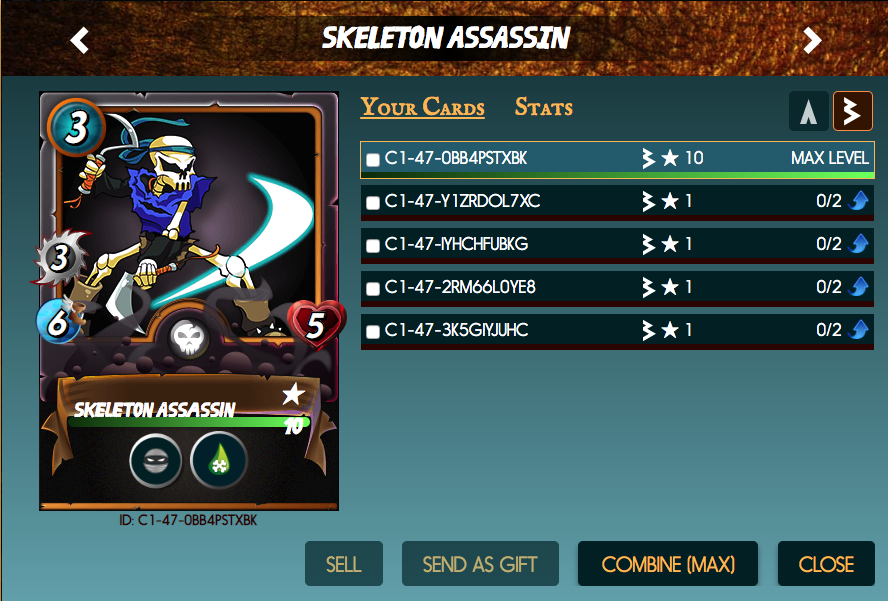Click the Sell button
This screenshot has width=888, height=601.
click(343, 564)
